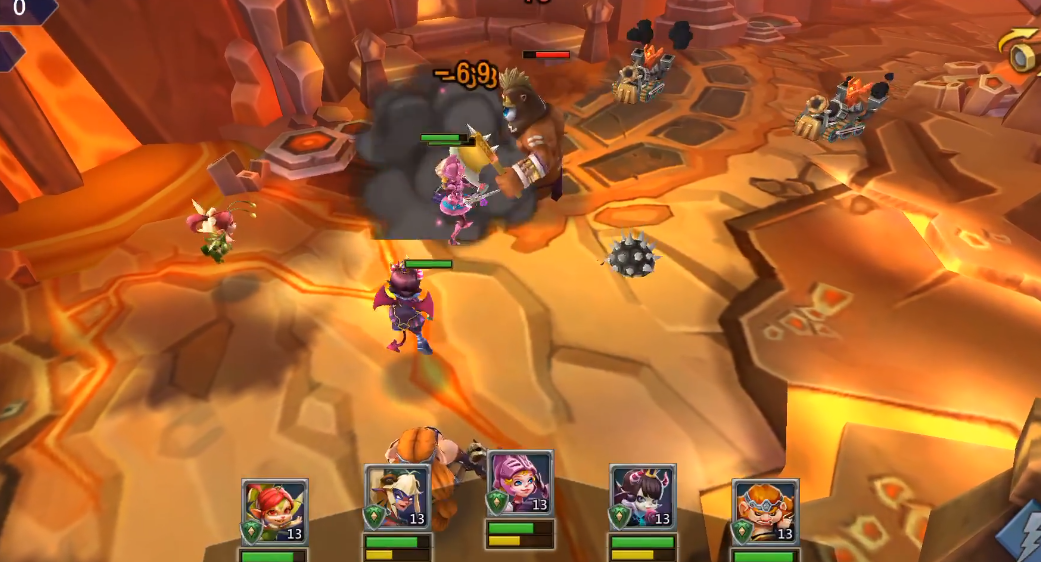Select the pink-helmet knight hero portrait

[520, 484]
